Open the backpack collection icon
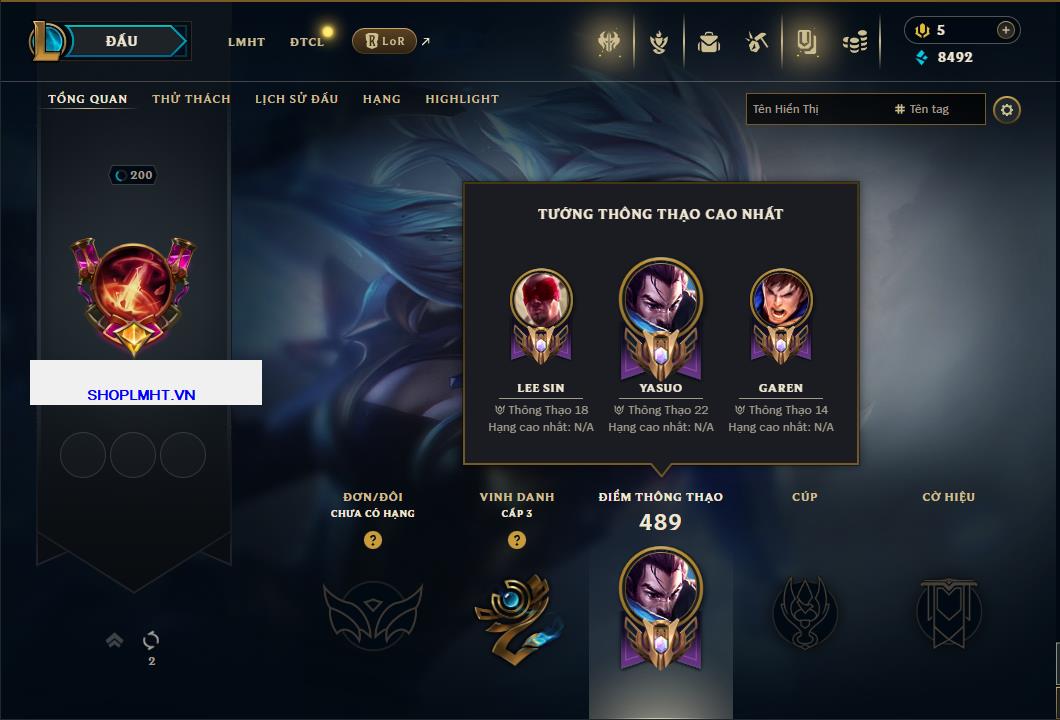 (709, 42)
